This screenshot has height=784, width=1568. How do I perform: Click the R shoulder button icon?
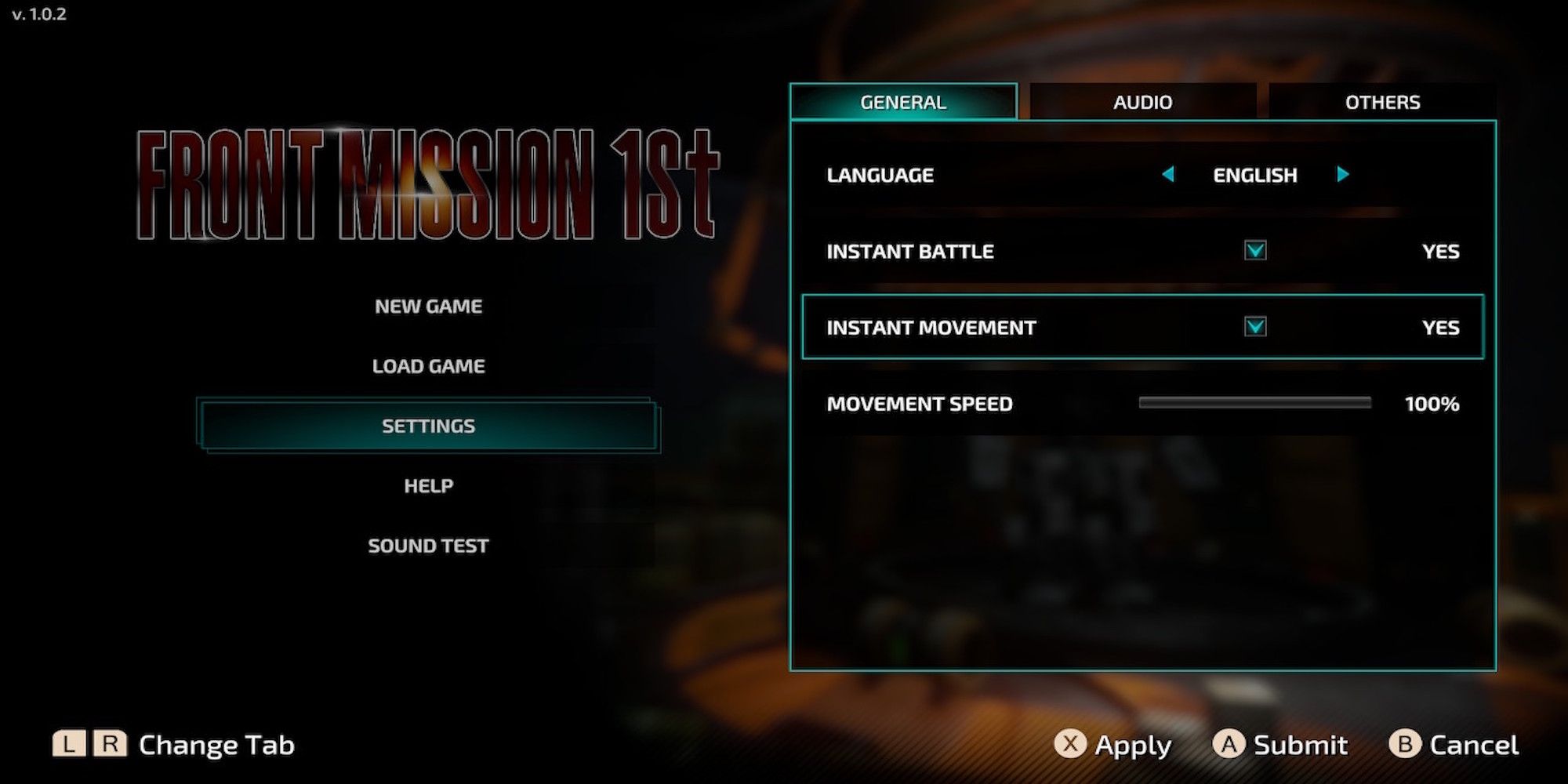click(x=111, y=743)
